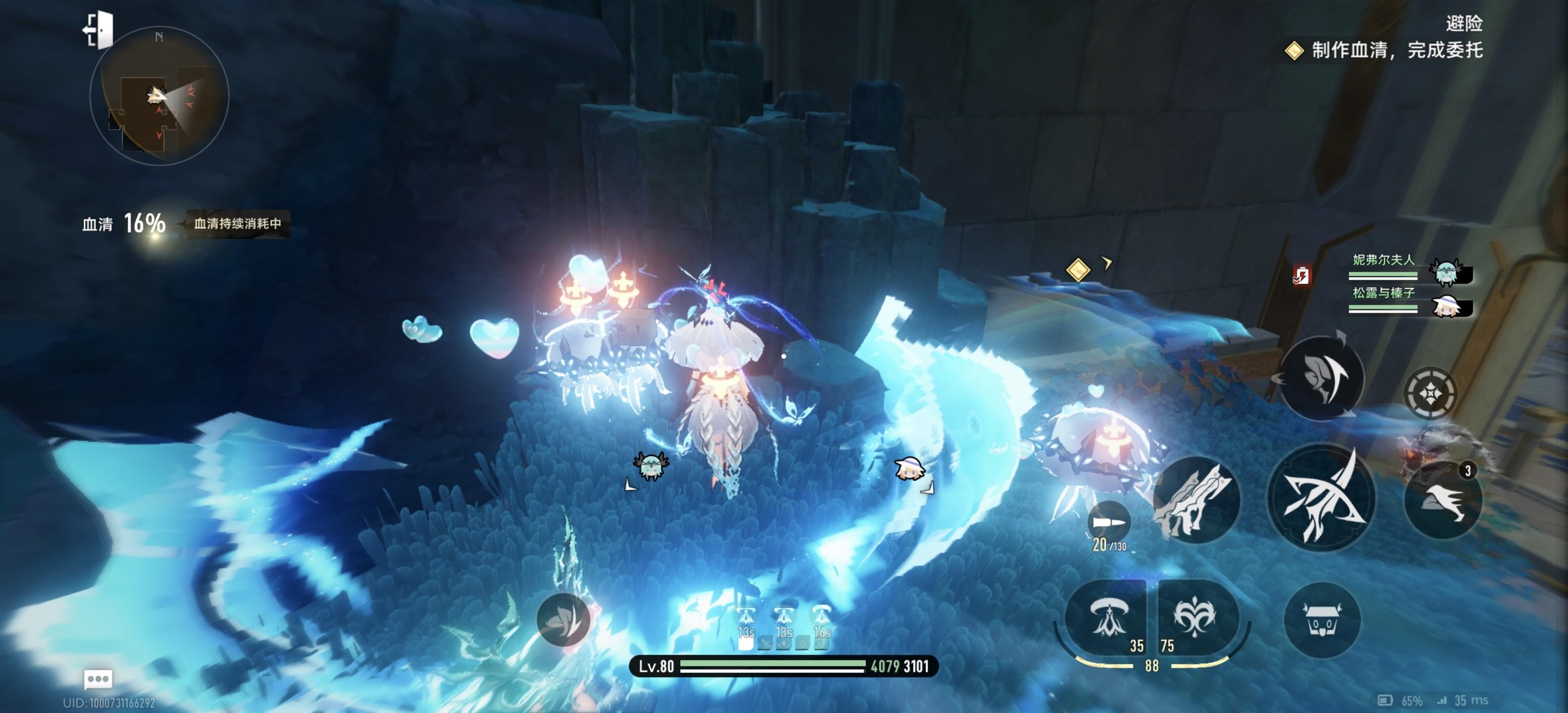Viewport: 1568px width, 713px height.
Task: Tap the red revive icon beside party list
Action: pyautogui.click(x=1301, y=276)
